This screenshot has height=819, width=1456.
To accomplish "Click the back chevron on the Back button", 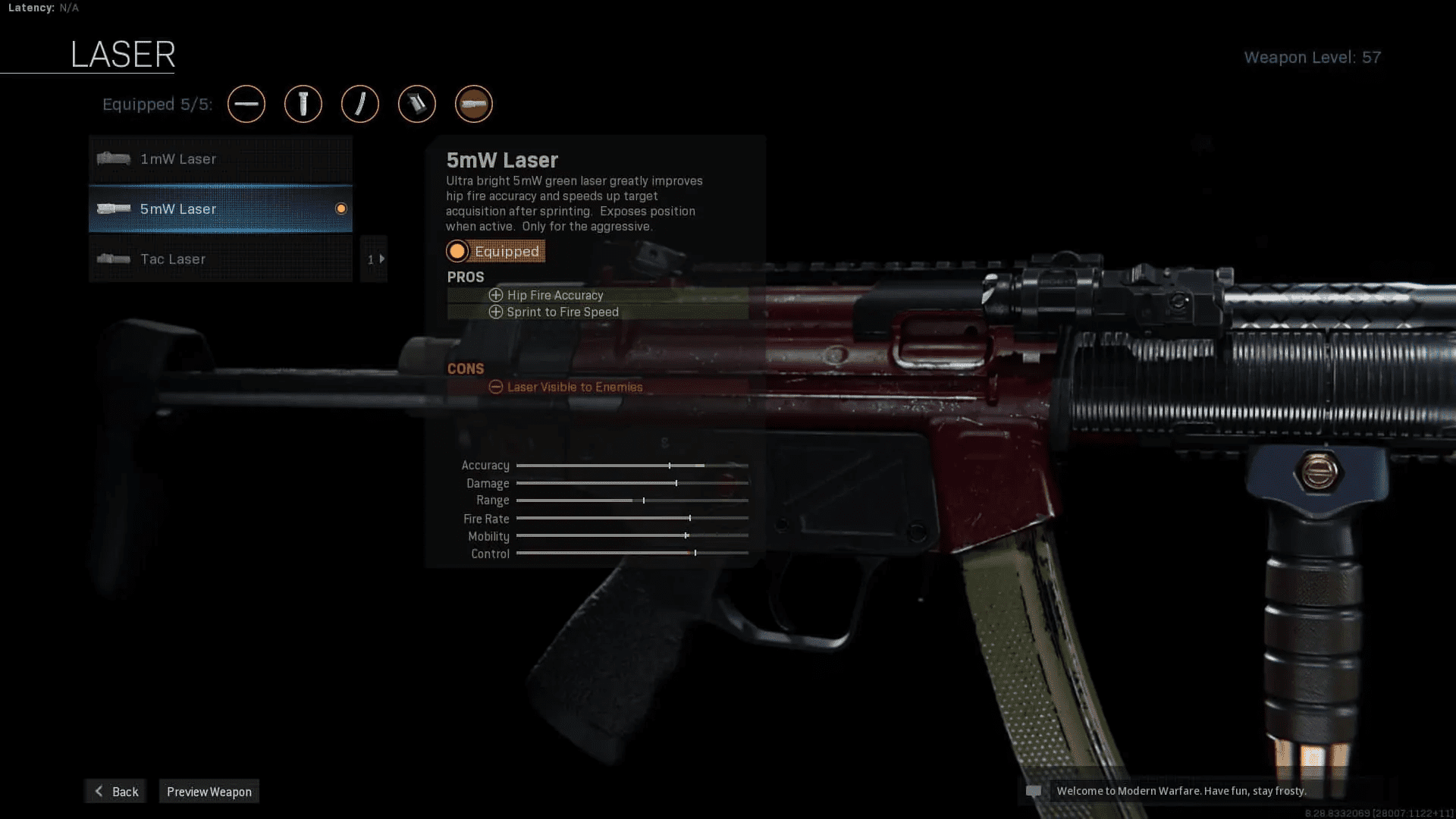I will point(99,791).
